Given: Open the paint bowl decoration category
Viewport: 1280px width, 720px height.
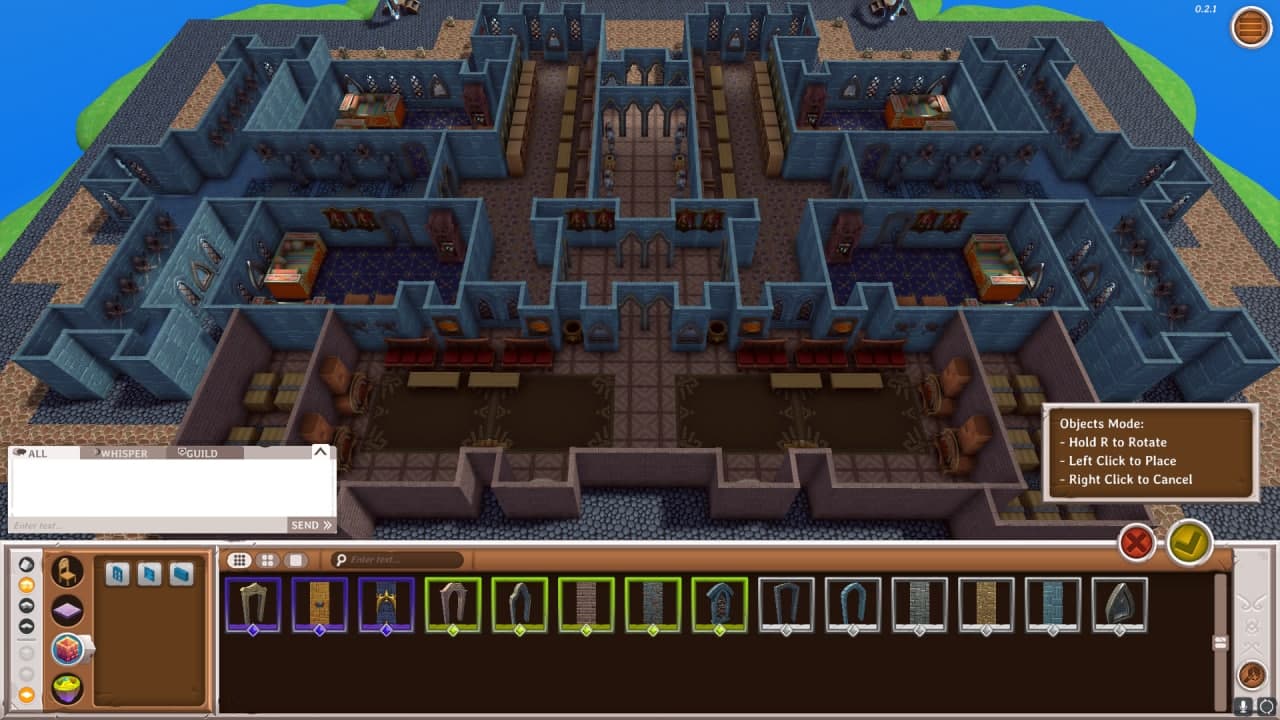Looking at the screenshot, I should 67,686.
